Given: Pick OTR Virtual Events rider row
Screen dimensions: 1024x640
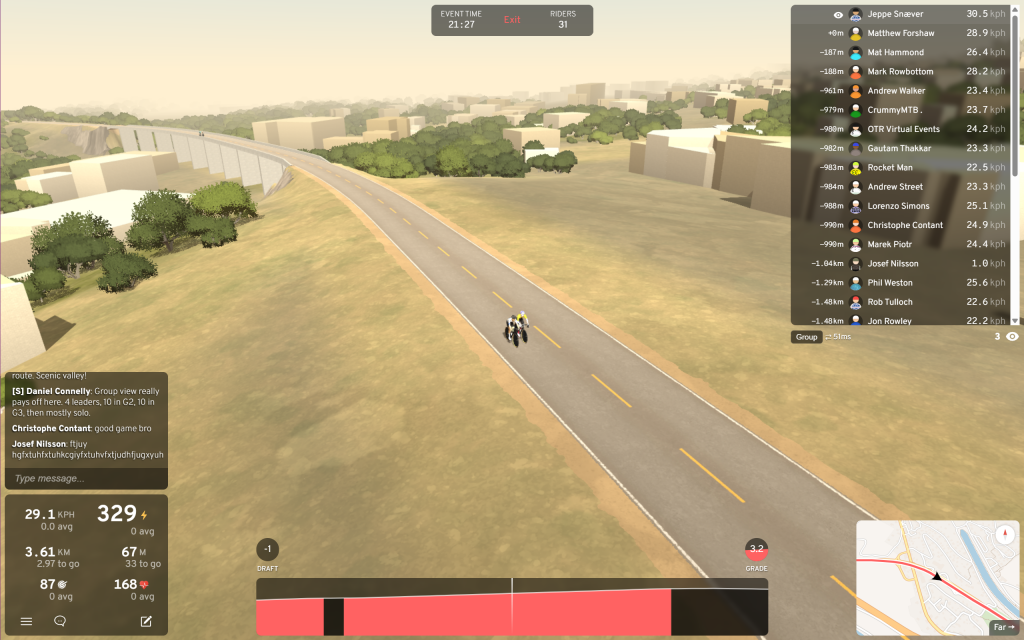Looking at the screenshot, I should click(x=903, y=129).
